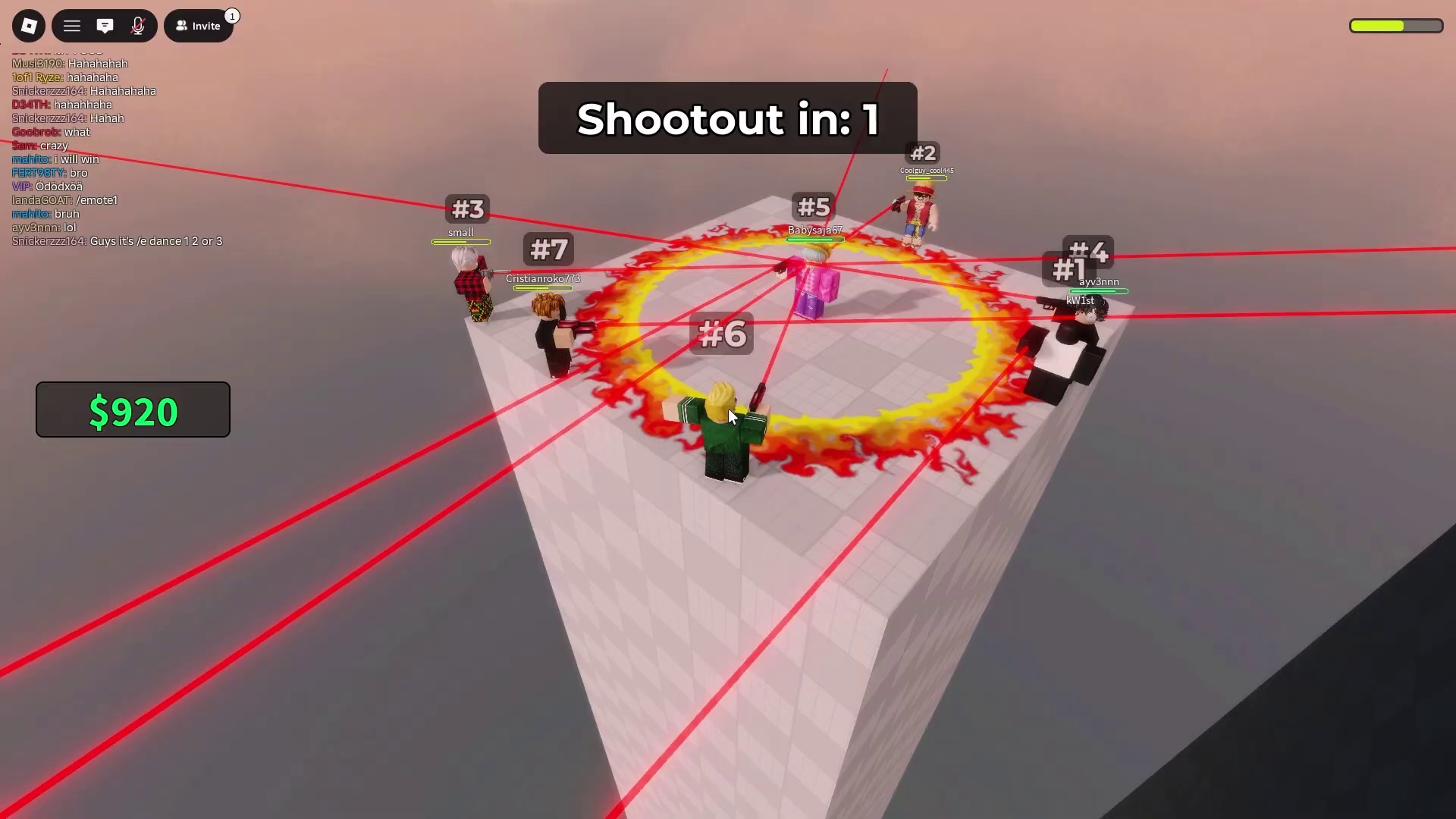1456x819 pixels.
Task: Click the $920 money display
Action: tap(133, 409)
